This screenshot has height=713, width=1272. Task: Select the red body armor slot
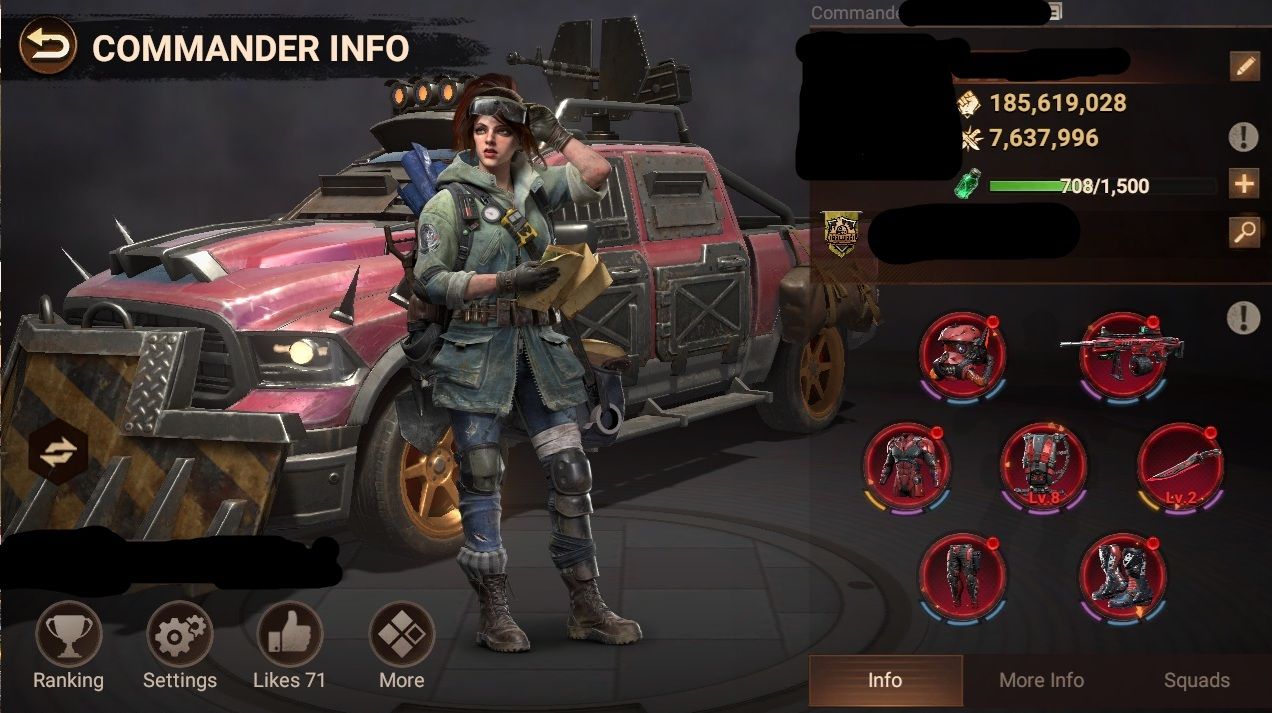906,466
